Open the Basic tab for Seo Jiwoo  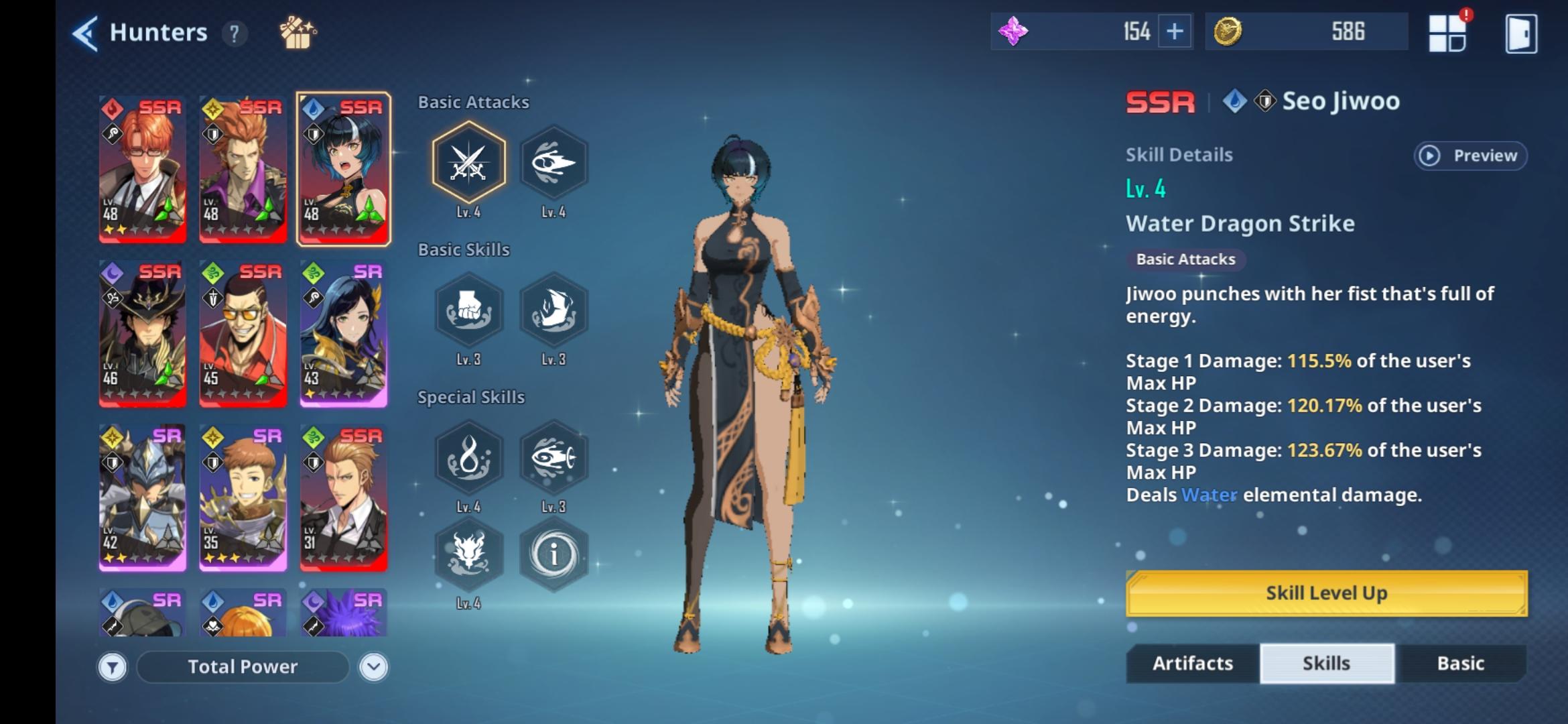1461,663
